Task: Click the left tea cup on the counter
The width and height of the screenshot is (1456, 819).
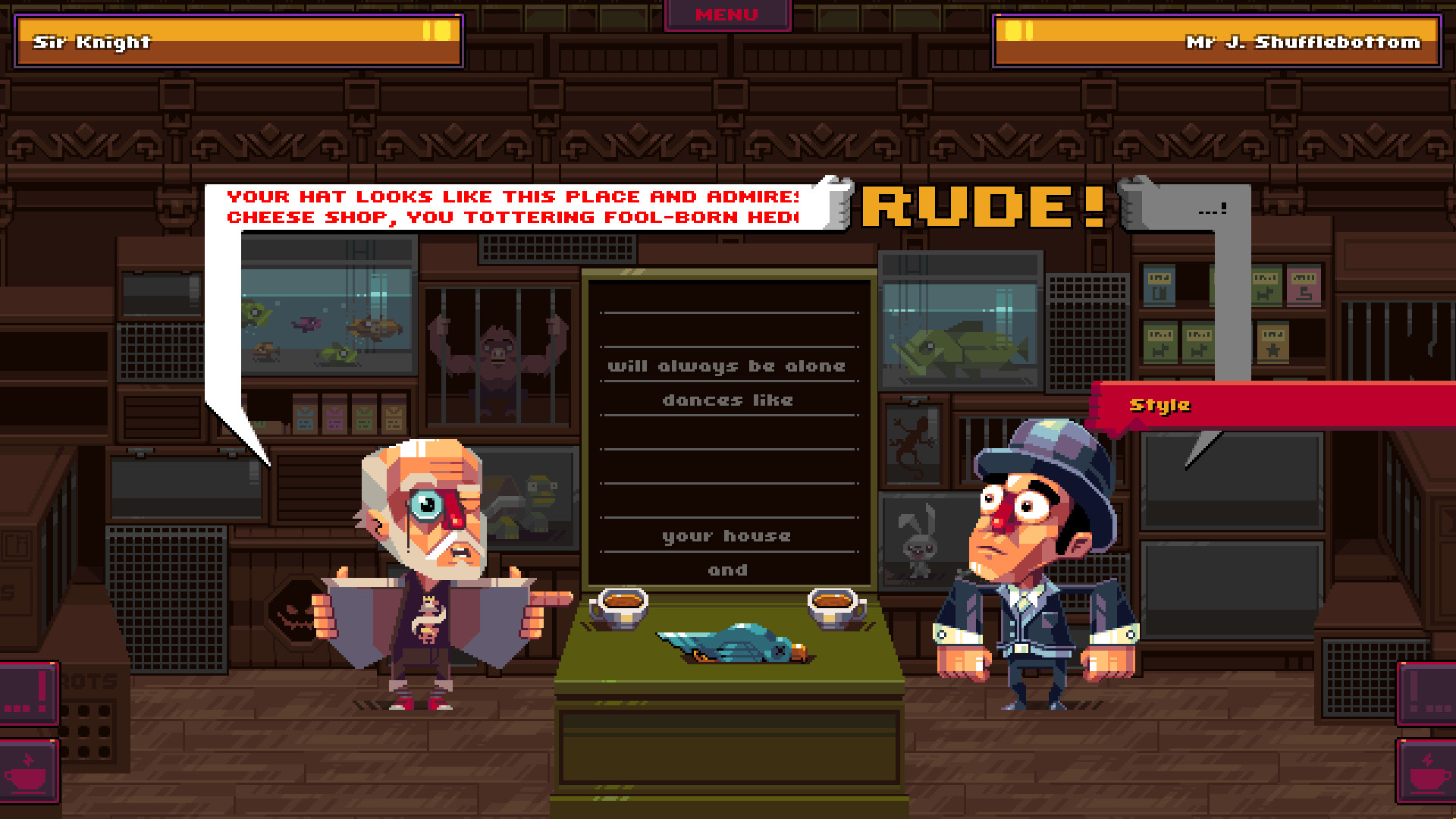Action: (x=622, y=607)
